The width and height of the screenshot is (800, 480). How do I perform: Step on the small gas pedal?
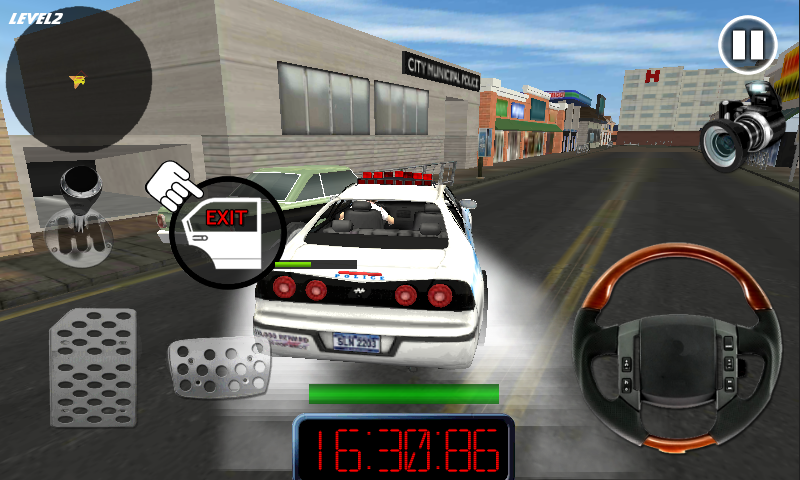[x=218, y=369]
